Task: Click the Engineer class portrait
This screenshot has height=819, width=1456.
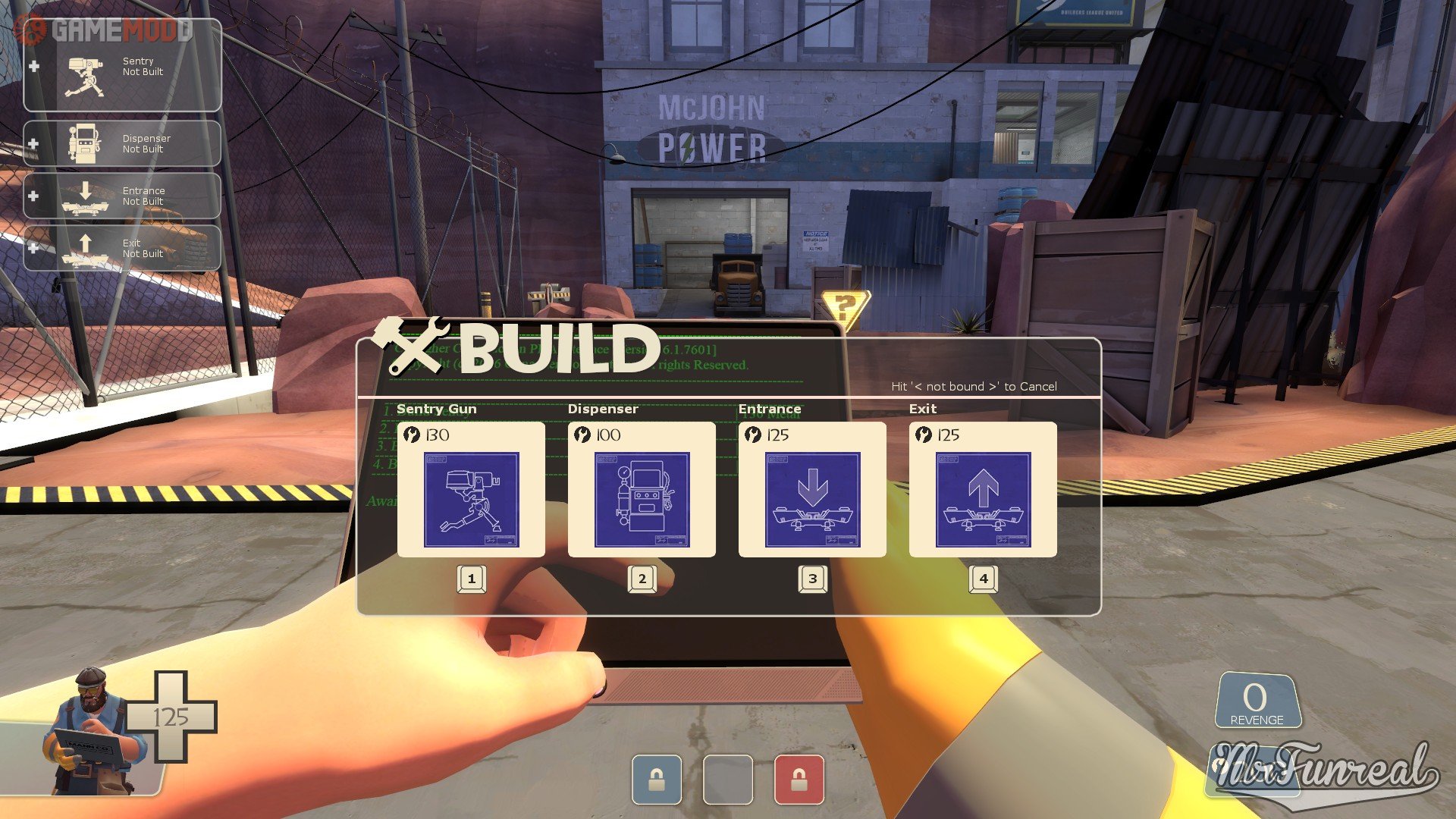Action: (93, 732)
